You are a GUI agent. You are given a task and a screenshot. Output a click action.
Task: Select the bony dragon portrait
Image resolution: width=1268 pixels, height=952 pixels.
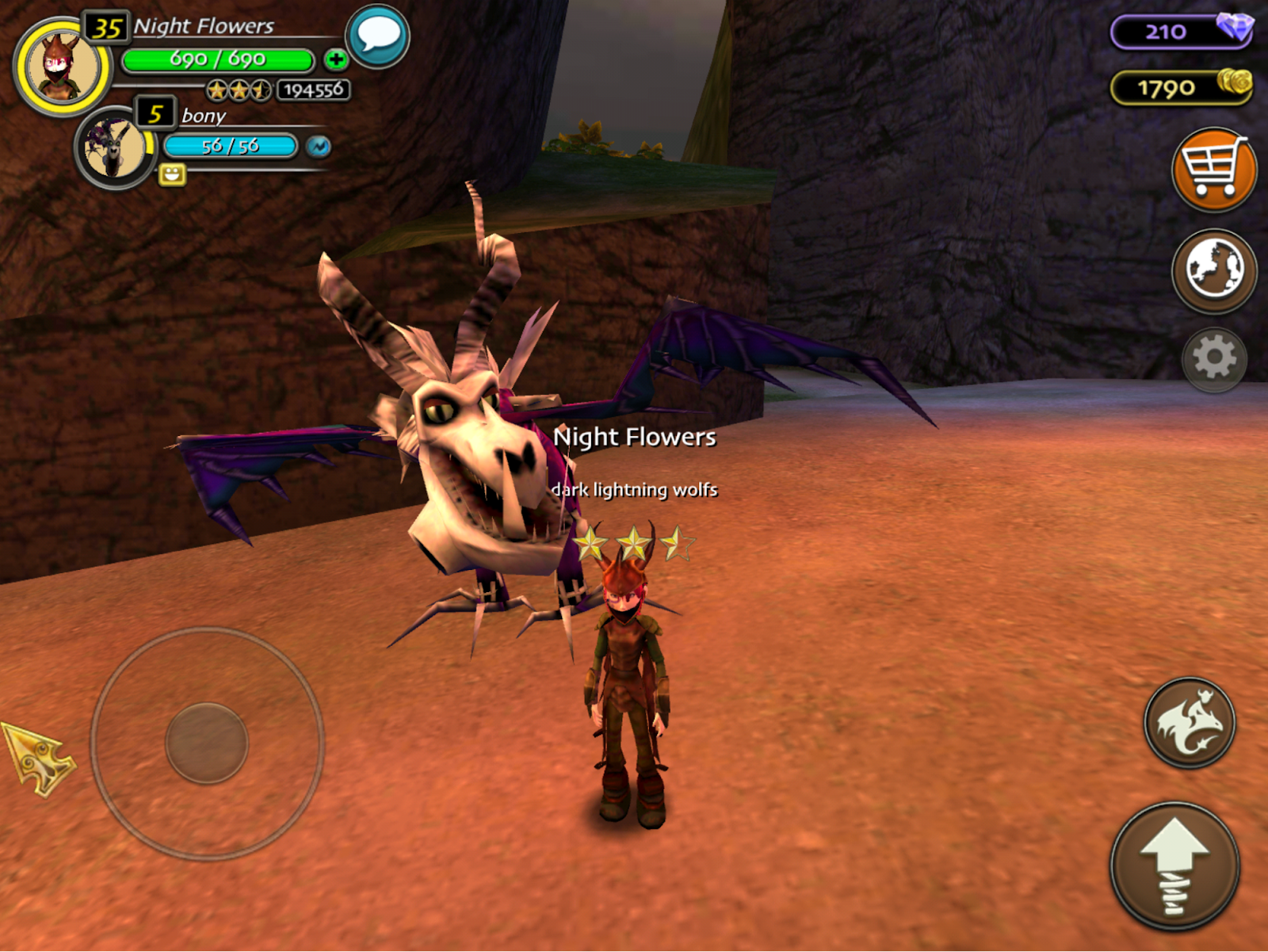click(x=116, y=147)
